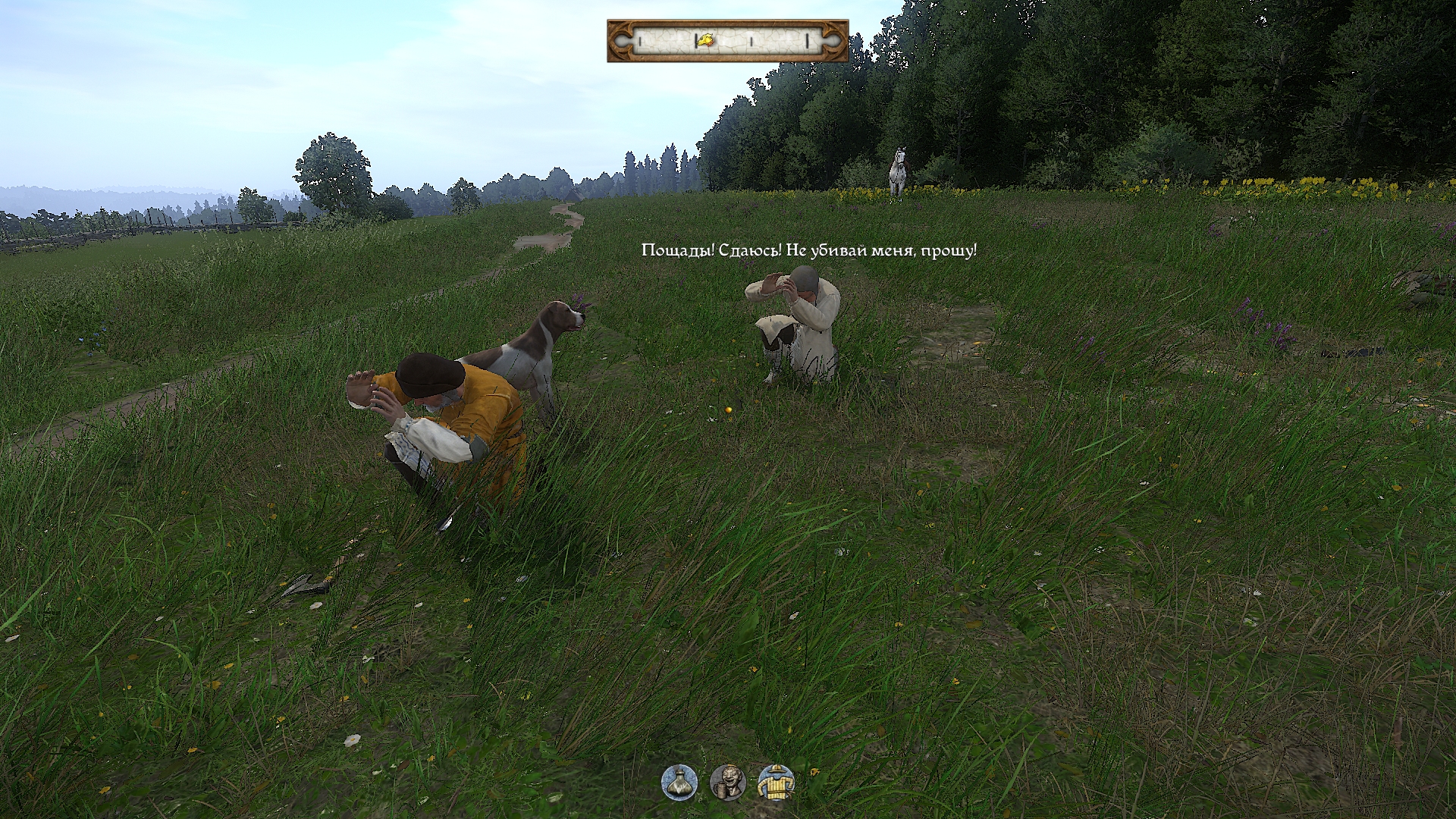
Task: Click the compass bar
Action: (x=727, y=41)
